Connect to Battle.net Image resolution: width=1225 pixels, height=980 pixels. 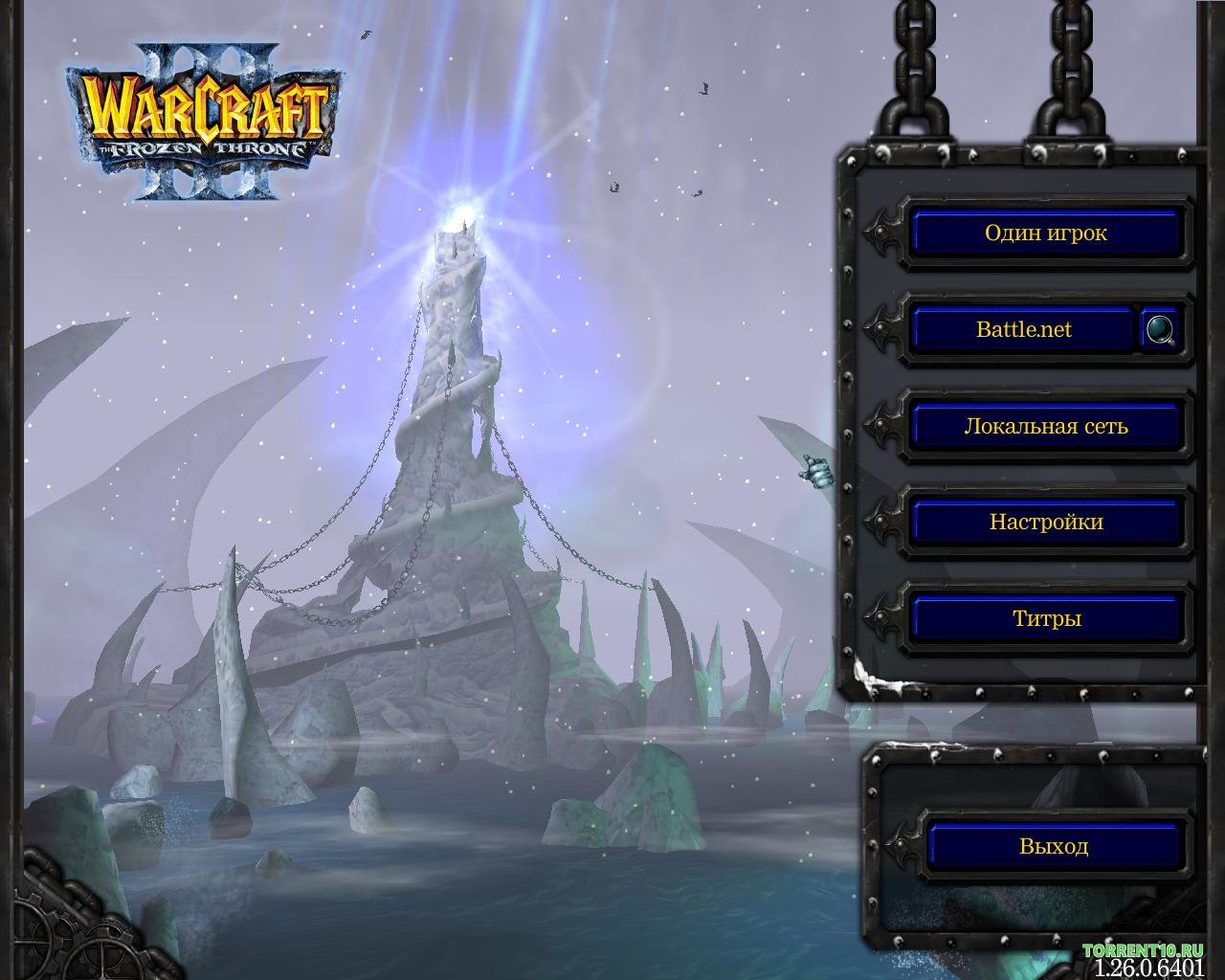1023,330
